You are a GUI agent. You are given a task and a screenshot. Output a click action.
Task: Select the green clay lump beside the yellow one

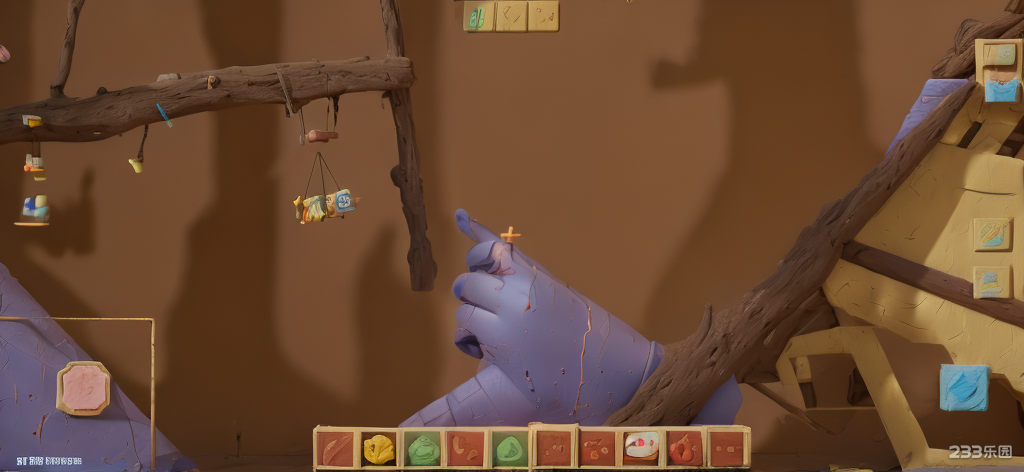pos(424,449)
